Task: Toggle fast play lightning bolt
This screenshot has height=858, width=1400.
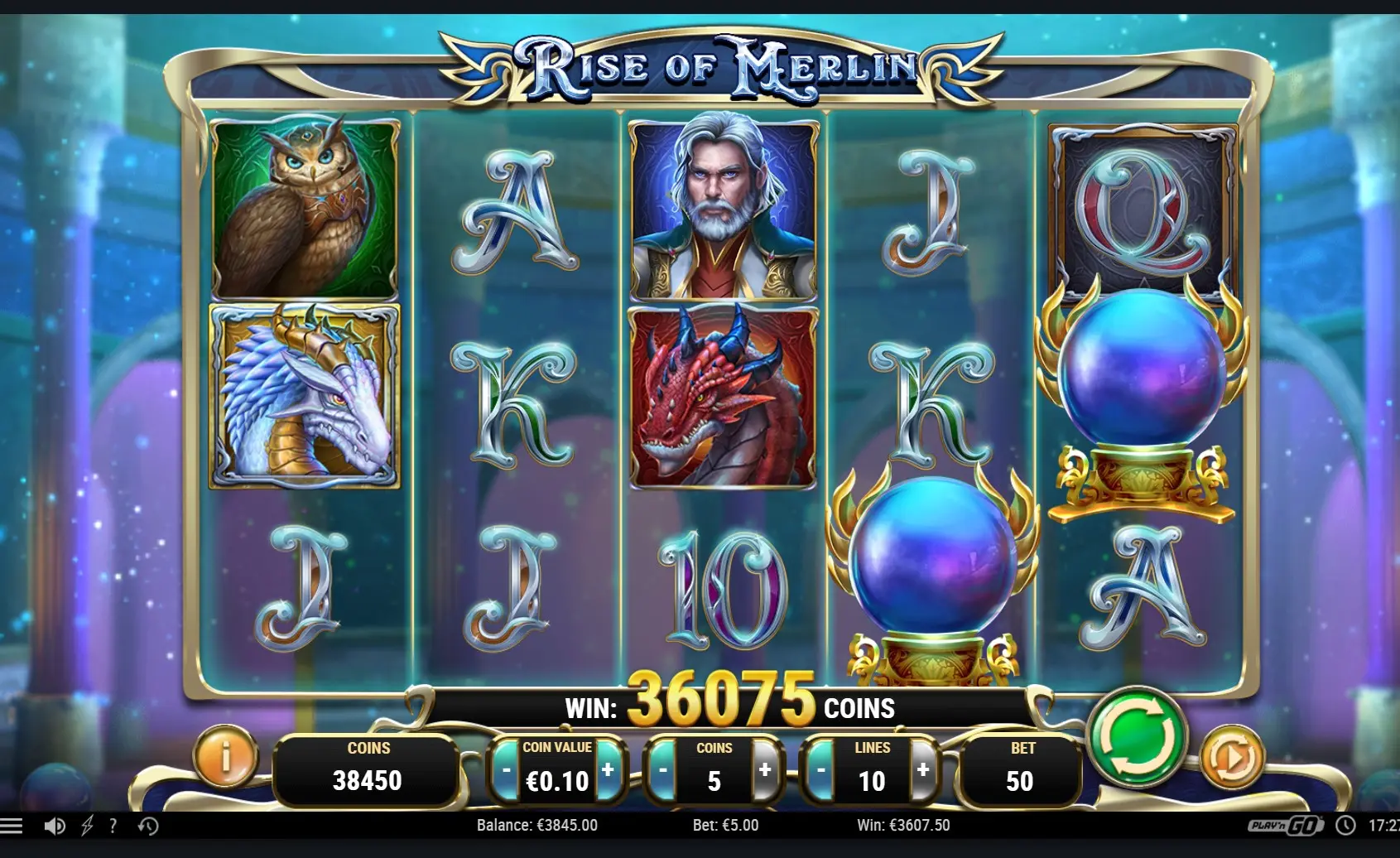Action: tap(87, 826)
